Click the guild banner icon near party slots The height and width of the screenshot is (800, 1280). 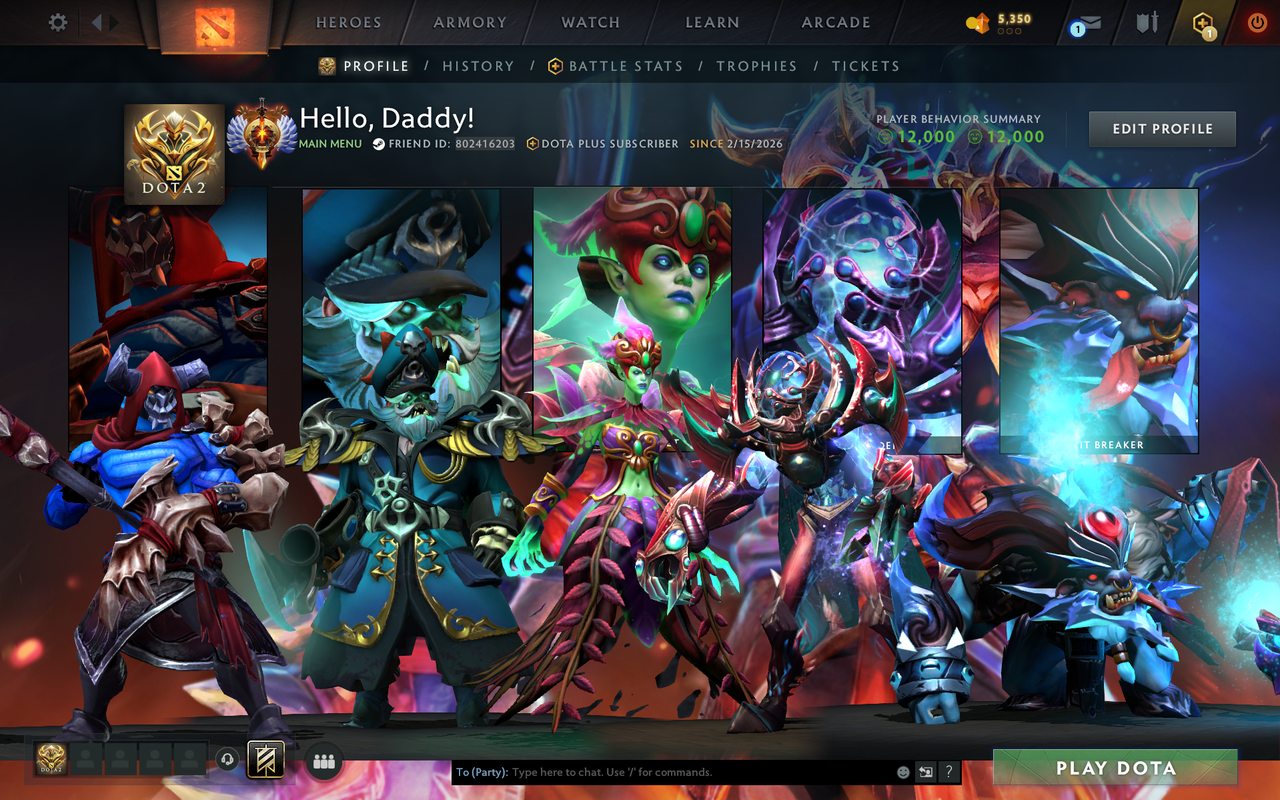point(265,759)
